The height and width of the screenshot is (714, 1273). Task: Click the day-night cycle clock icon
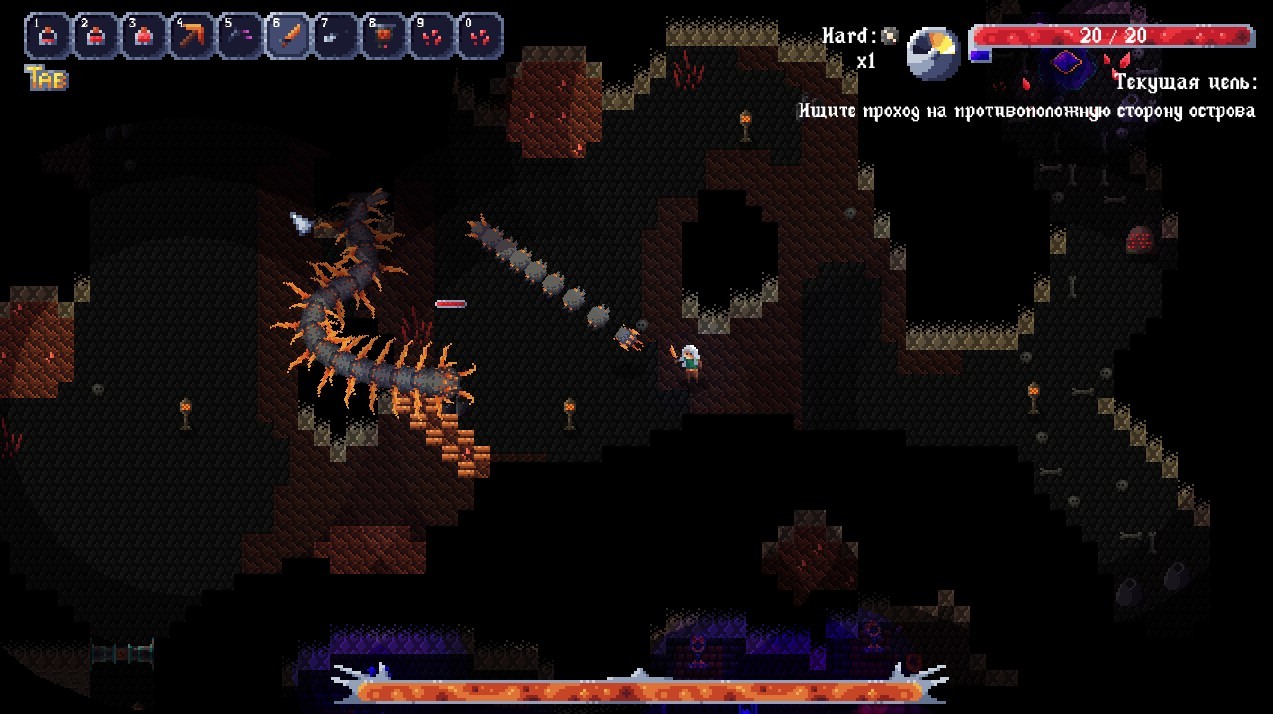click(932, 53)
